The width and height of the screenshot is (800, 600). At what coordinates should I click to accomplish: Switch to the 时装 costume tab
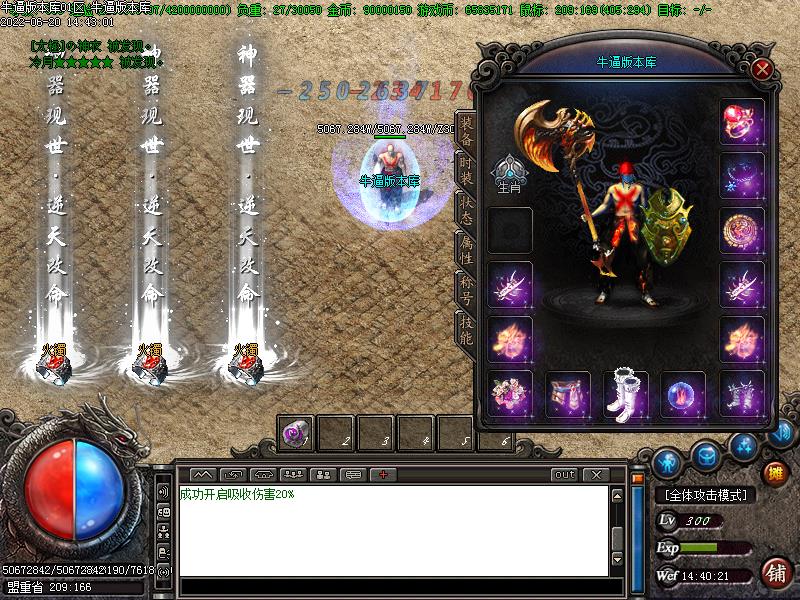pos(465,172)
